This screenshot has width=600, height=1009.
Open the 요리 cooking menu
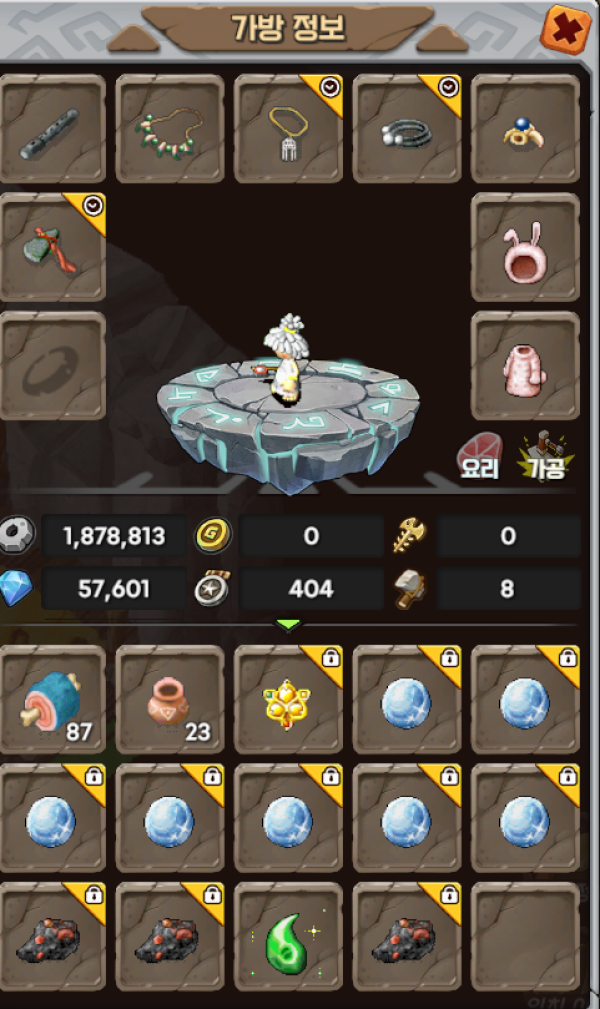480,456
